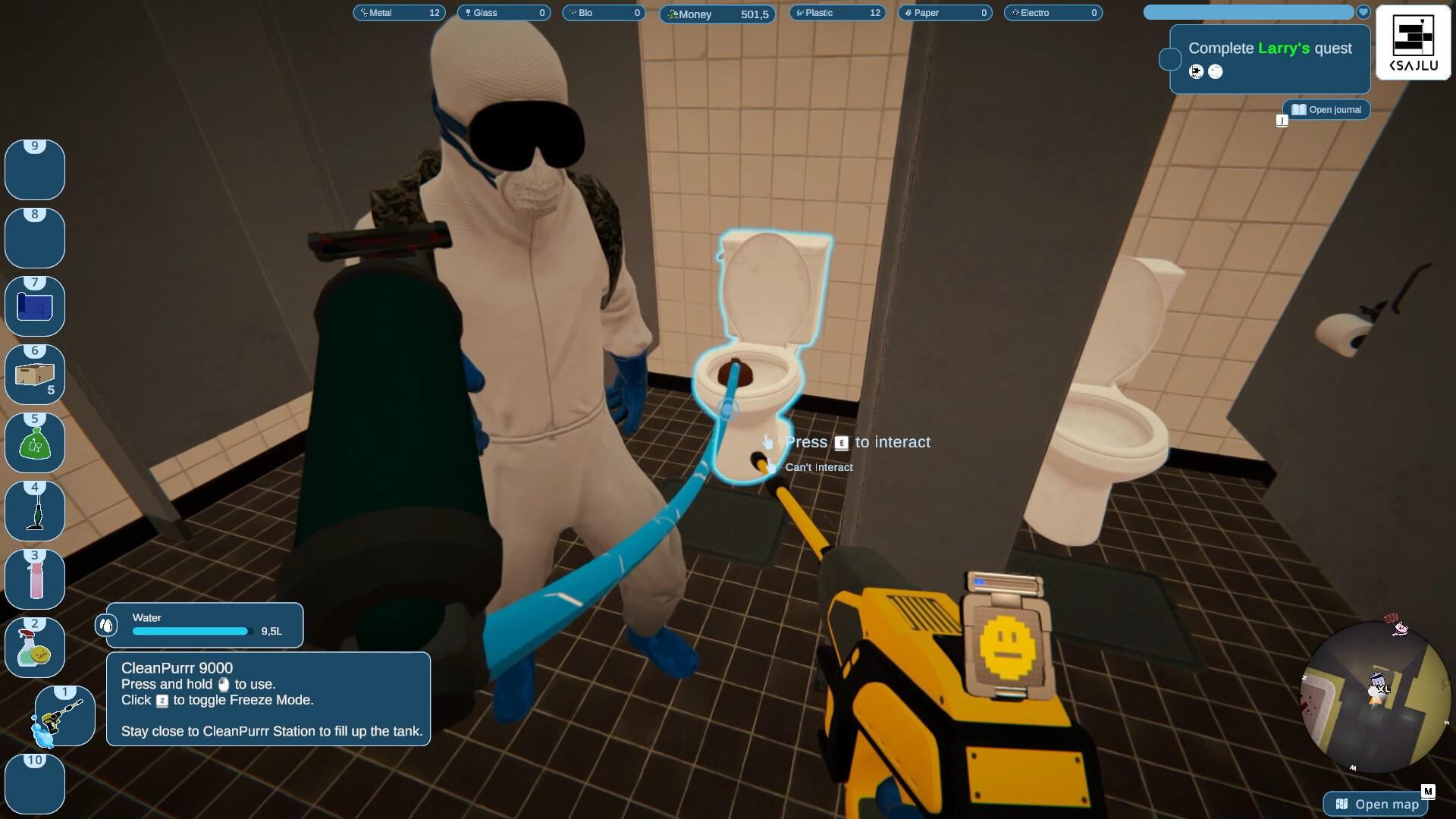Screen dimensions: 1456x819
Task: Select the cardboard box in hotbar slot 6
Action: point(35,374)
